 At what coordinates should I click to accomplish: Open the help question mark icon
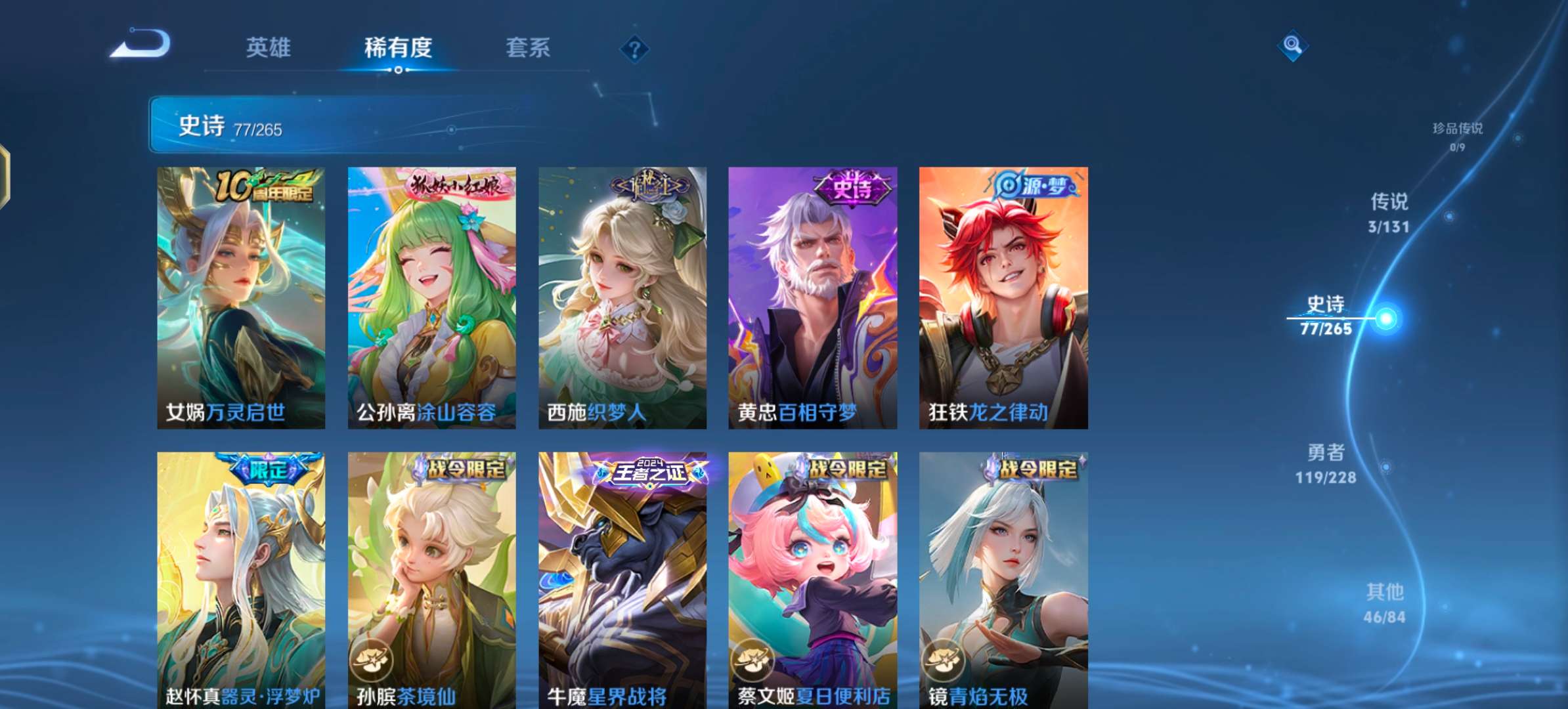pyautogui.click(x=634, y=49)
